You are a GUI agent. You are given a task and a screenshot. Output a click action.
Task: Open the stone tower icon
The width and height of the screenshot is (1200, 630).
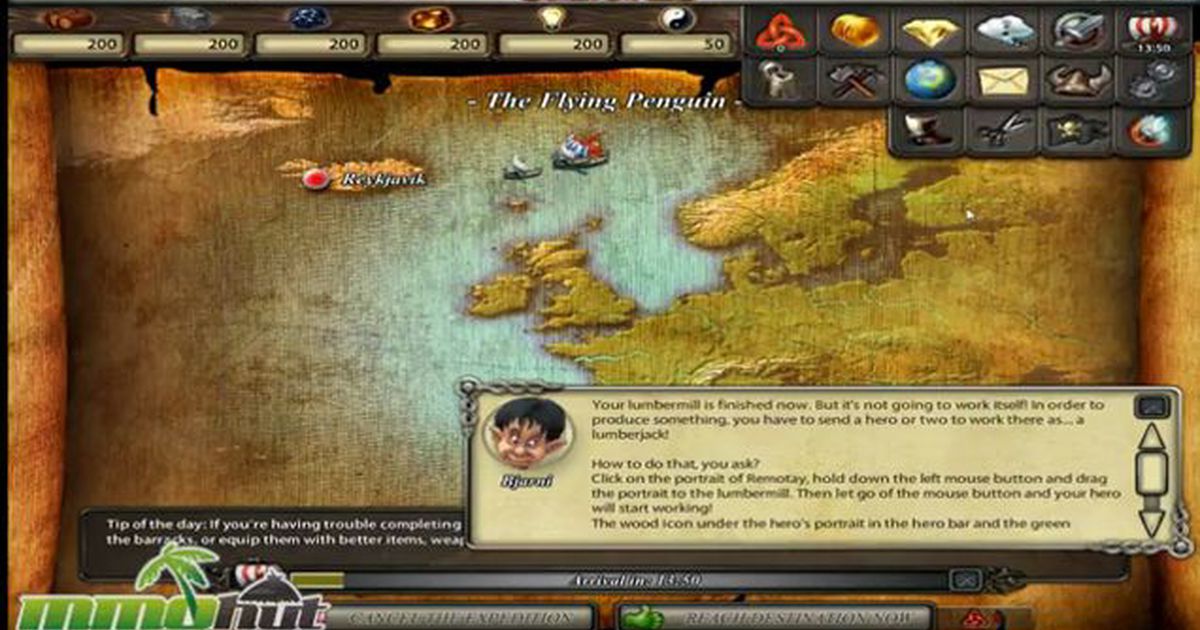click(780, 81)
